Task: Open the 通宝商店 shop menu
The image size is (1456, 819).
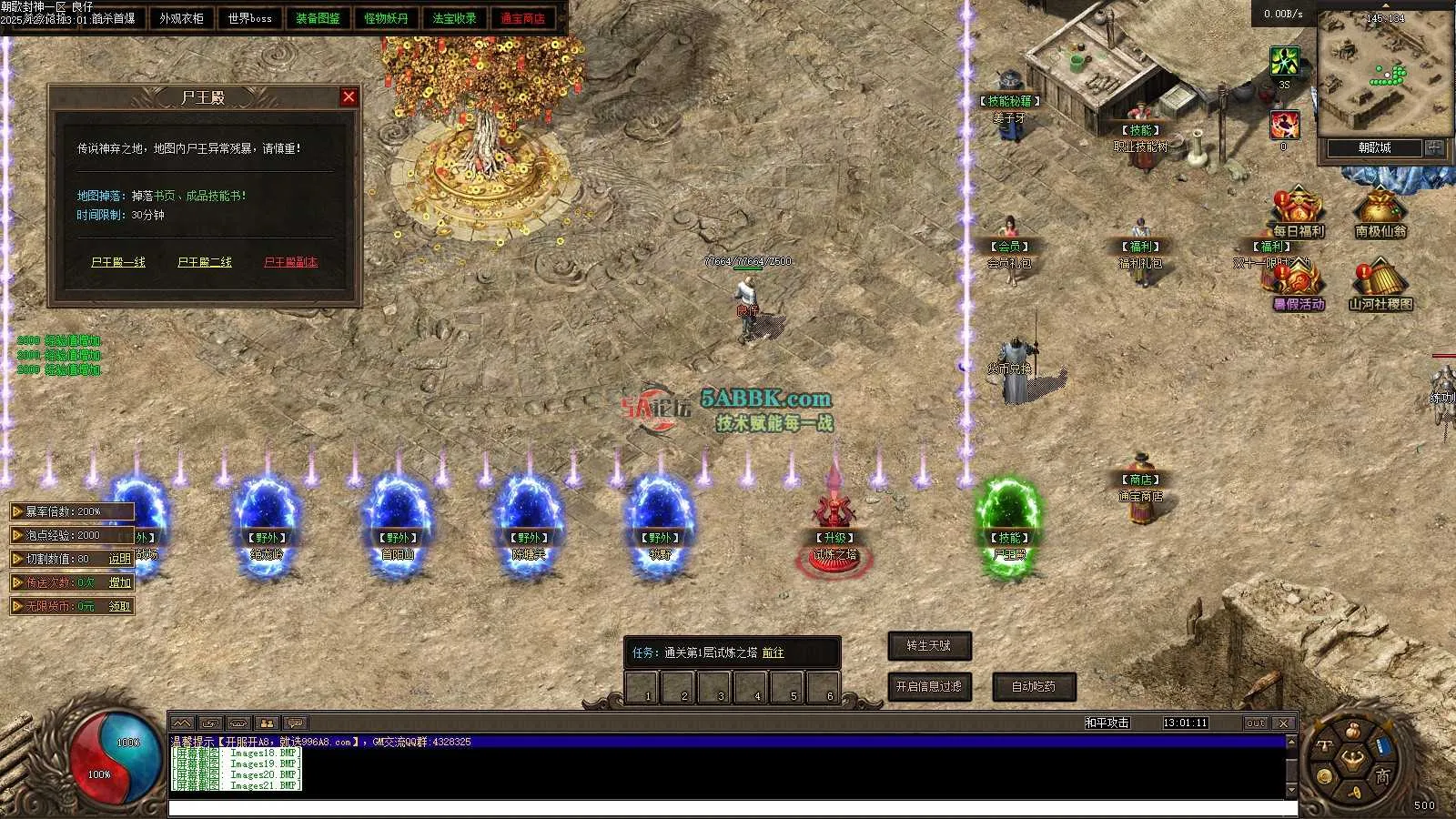Action: pyautogui.click(x=522, y=18)
